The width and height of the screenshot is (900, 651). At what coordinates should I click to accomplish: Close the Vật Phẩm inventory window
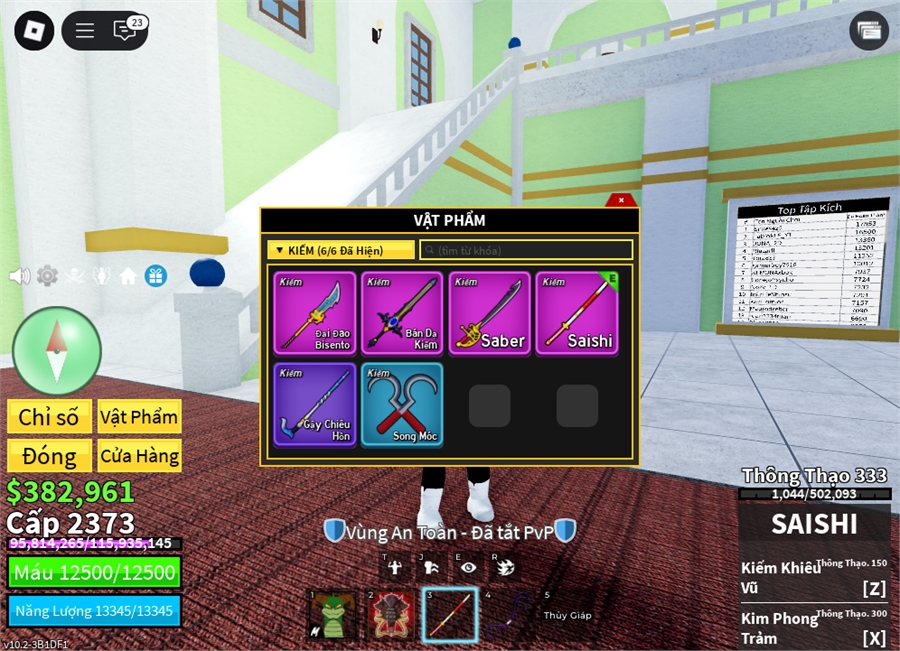point(621,200)
